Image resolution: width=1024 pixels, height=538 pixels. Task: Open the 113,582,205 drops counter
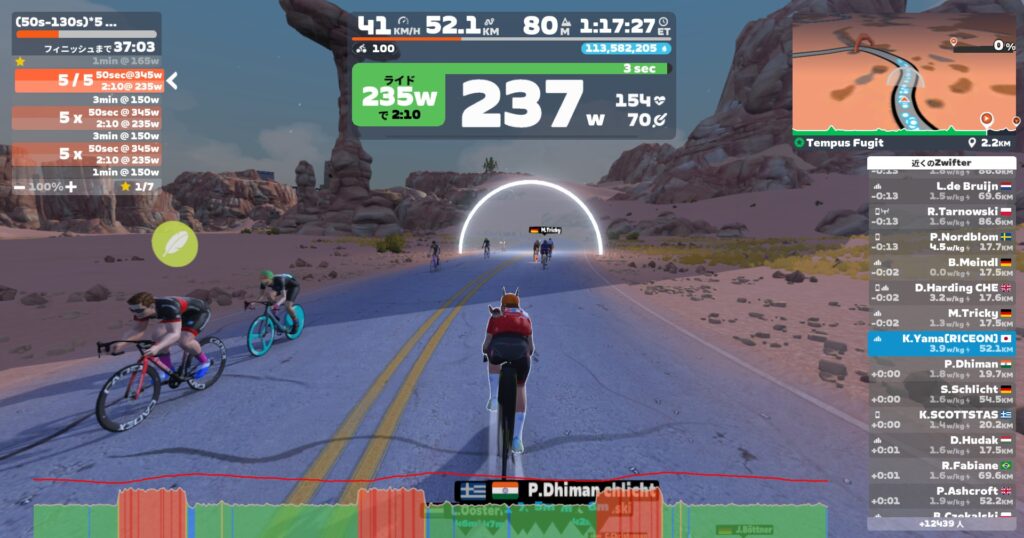pos(613,48)
